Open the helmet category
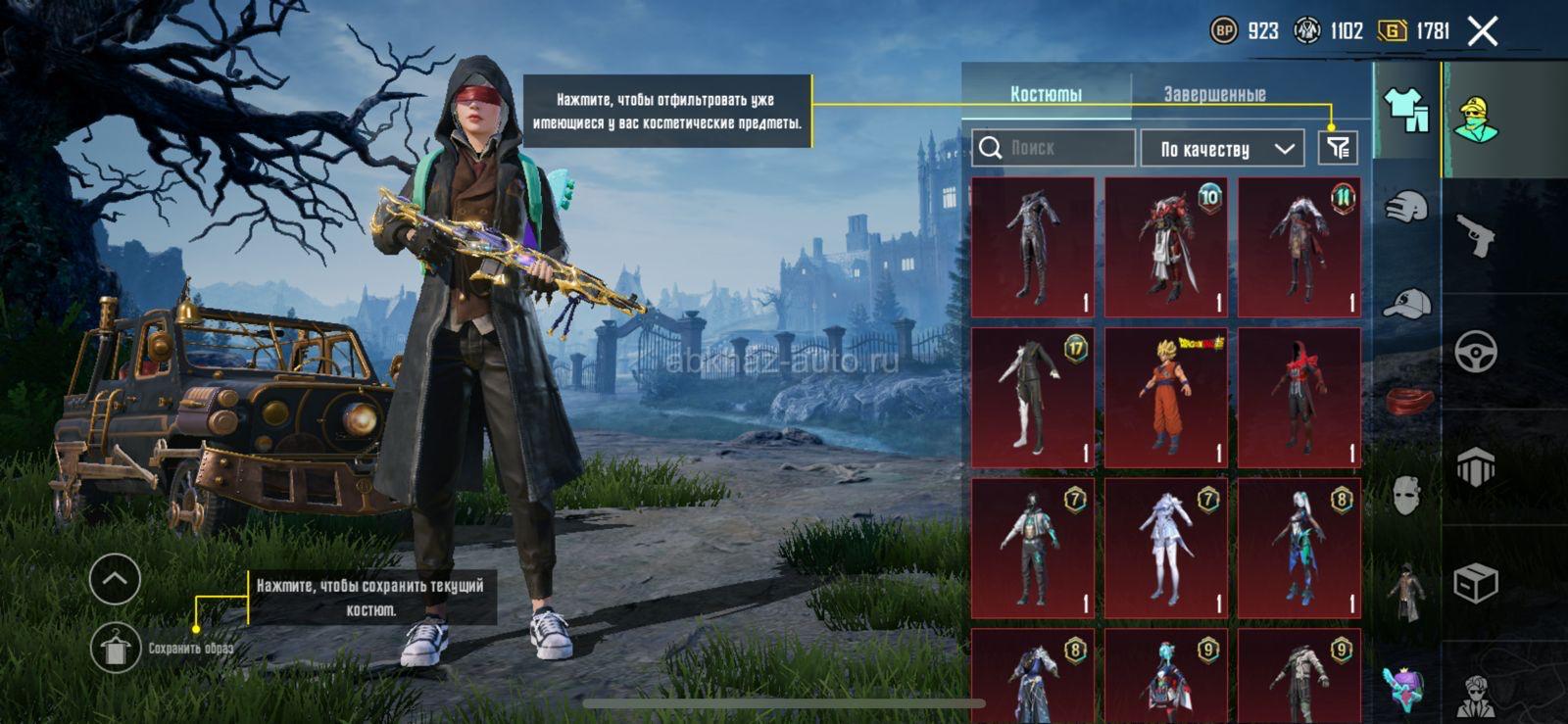The height and width of the screenshot is (724, 1568). point(1406,208)
